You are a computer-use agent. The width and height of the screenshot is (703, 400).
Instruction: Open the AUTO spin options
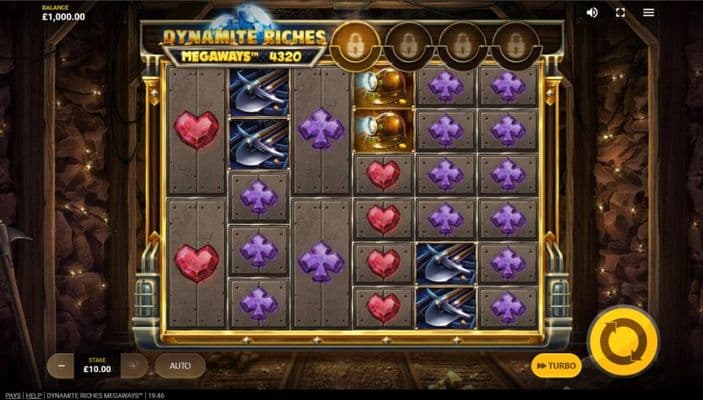click(180, 366)
